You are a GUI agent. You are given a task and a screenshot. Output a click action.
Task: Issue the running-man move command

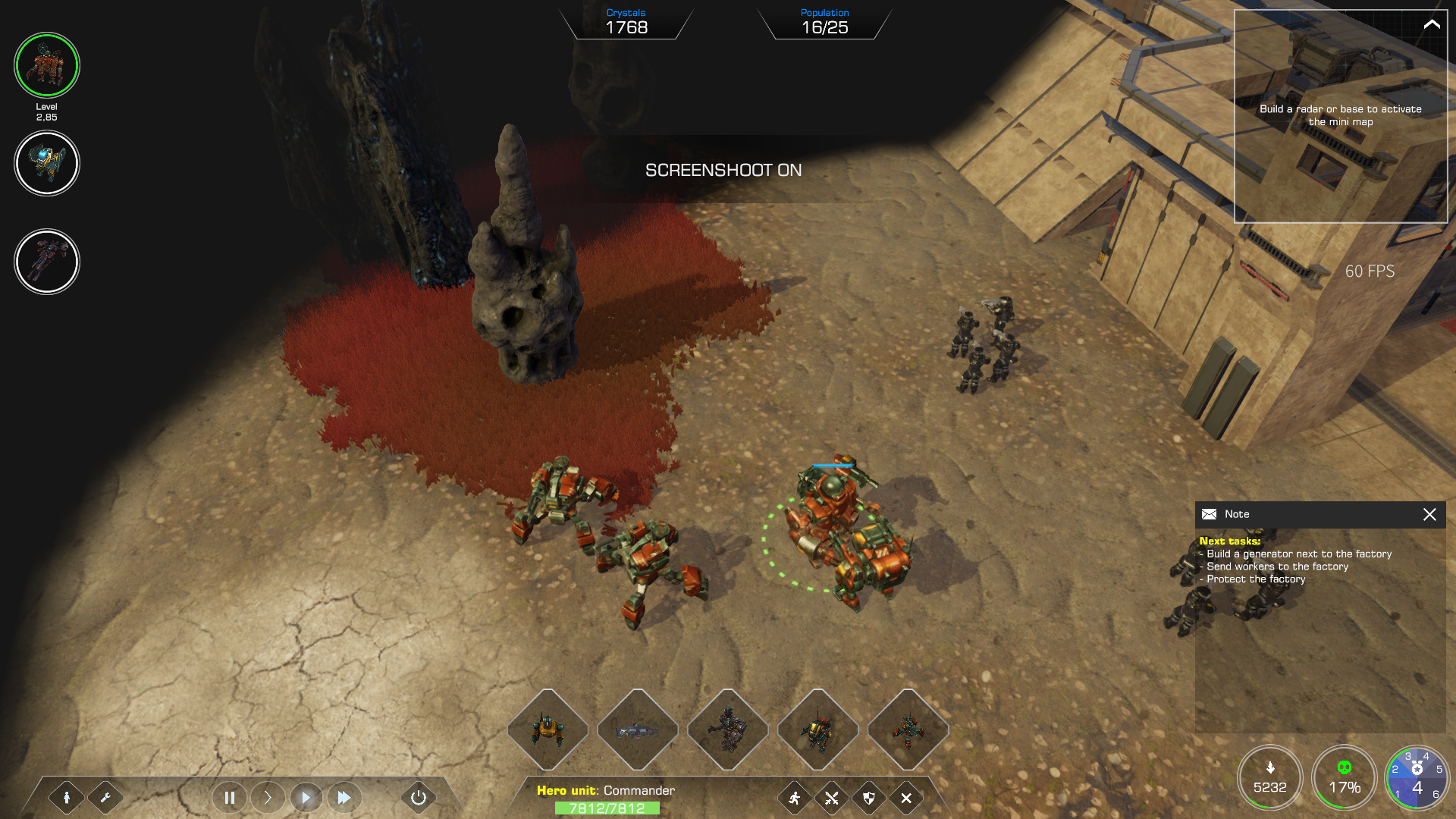tap(795, 798)
